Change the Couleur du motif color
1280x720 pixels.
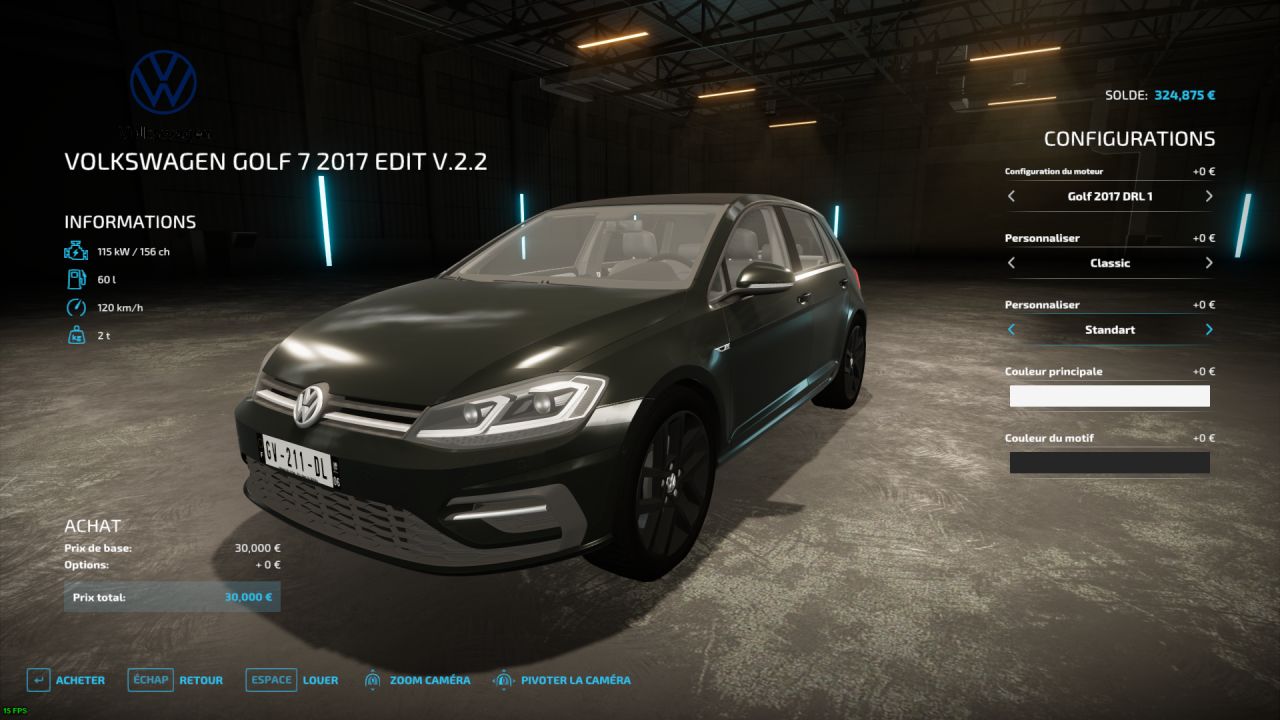pyautogui.click(x=1109, y=462)
